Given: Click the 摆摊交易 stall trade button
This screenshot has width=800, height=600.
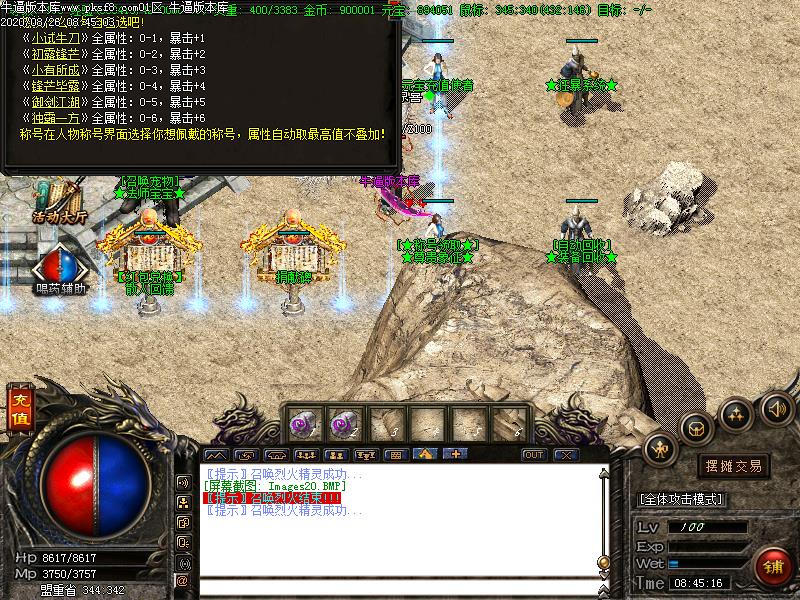Looking at the screenshot, I should [734, 466].
